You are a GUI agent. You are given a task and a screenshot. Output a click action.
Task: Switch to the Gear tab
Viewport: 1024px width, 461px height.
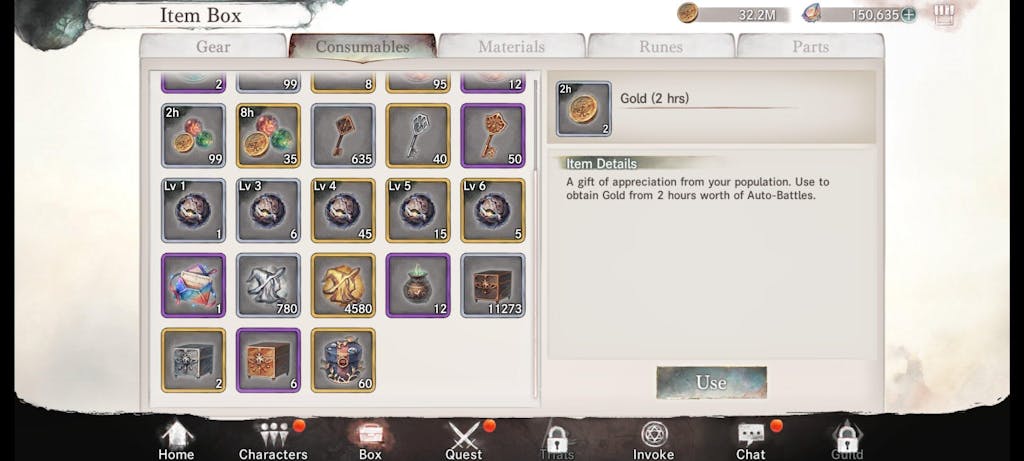click(212, 47)
